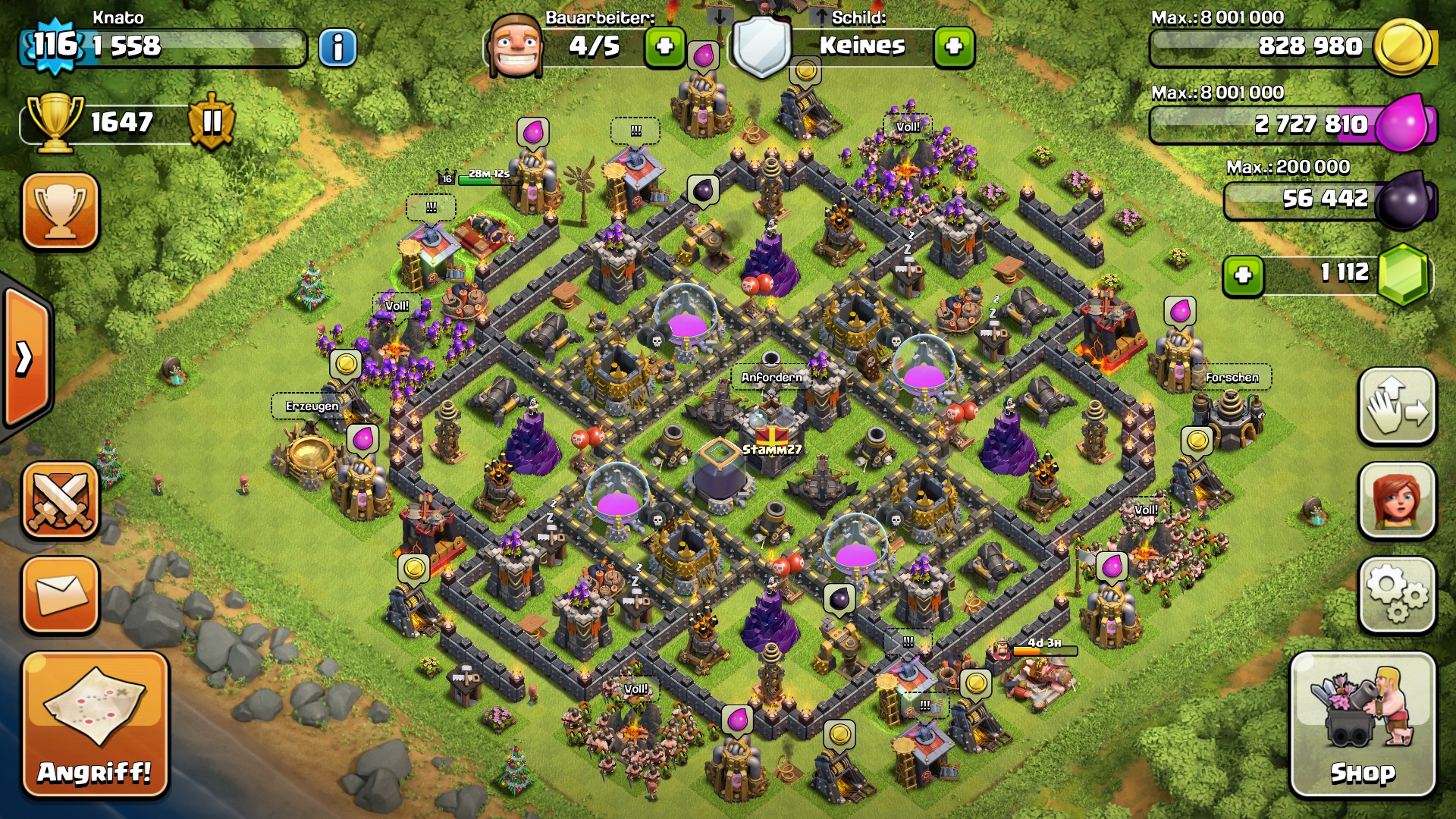Image resolution: width=1456 pixels, height=819 pixels.
Task: Open the red-haired villager button
Action: point(1397,500)
